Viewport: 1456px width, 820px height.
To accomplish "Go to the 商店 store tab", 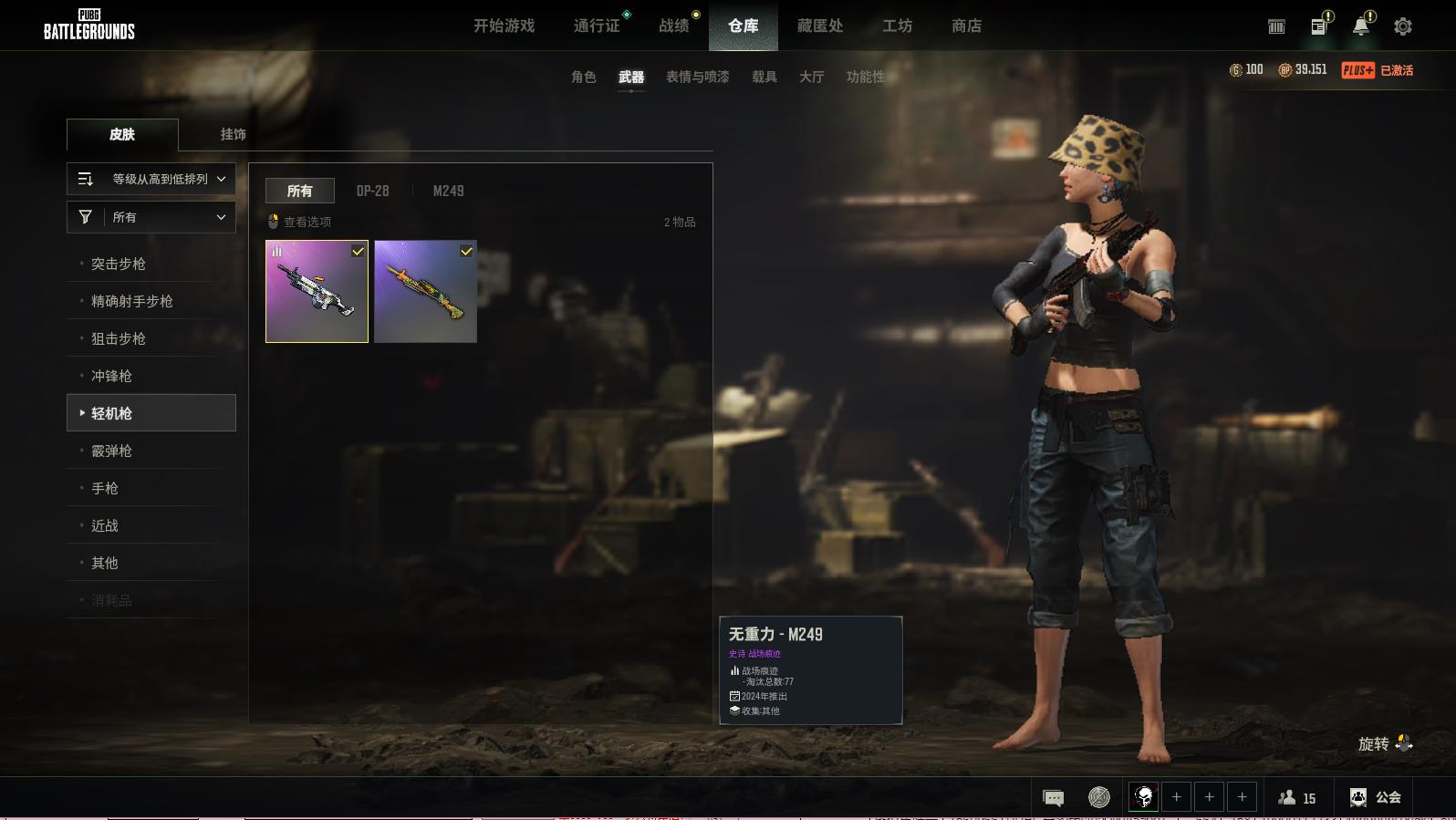I will (966, 26).
